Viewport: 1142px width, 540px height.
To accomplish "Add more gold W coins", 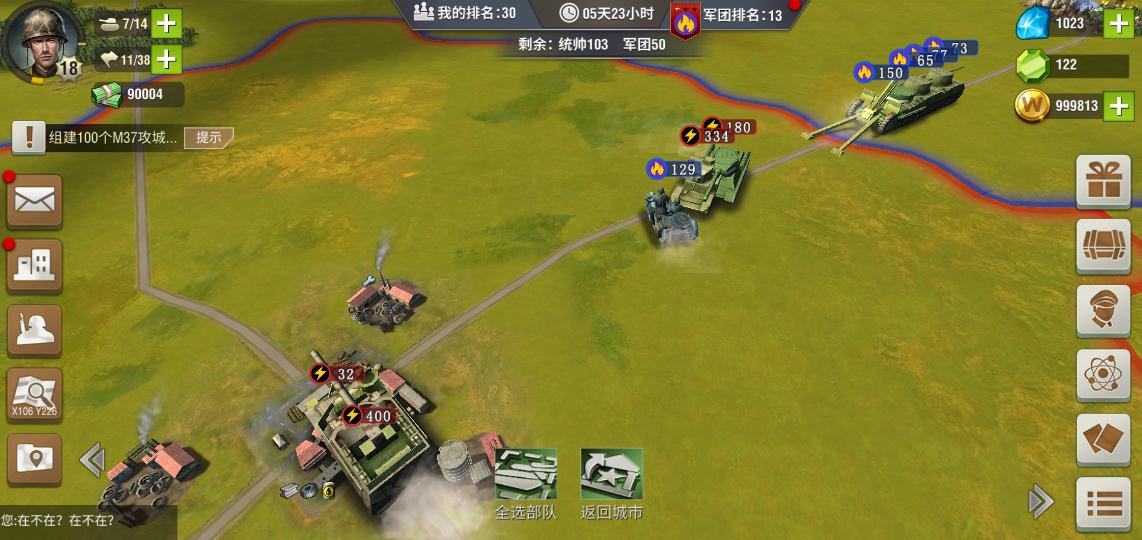I will click(x=1118, y=105).
